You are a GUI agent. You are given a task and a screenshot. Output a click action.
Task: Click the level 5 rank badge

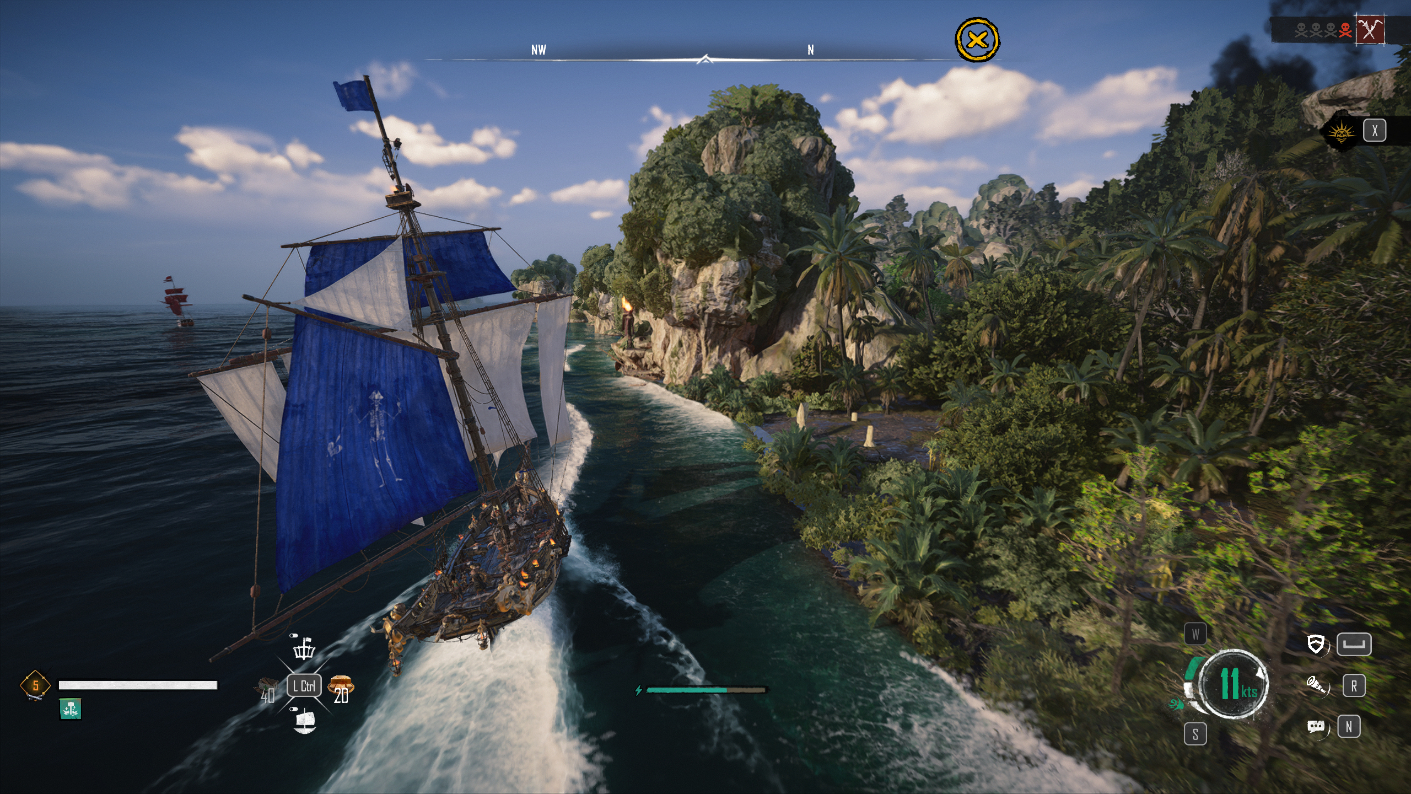35,685
